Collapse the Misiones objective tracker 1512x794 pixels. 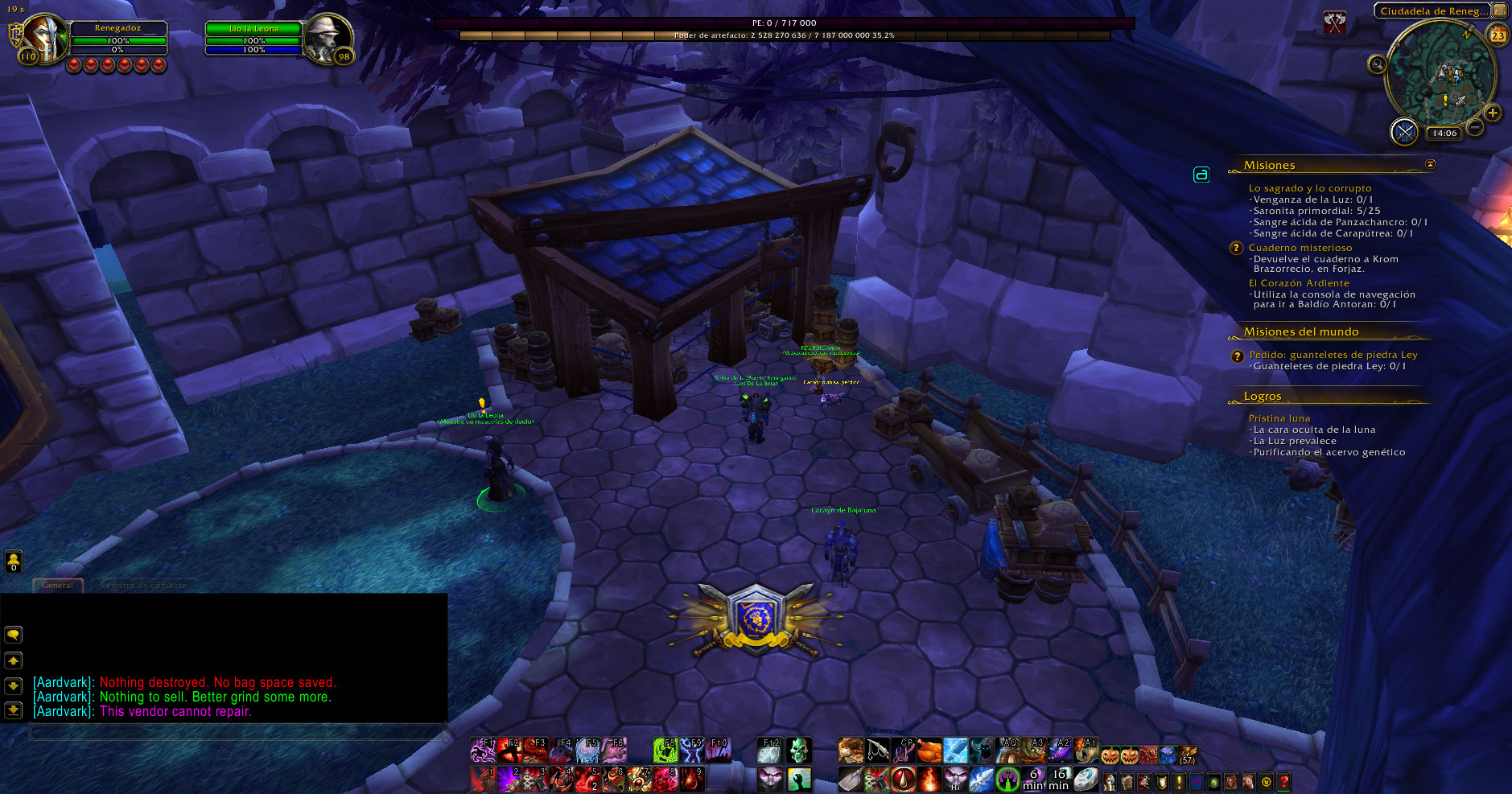pos(1430,164)
